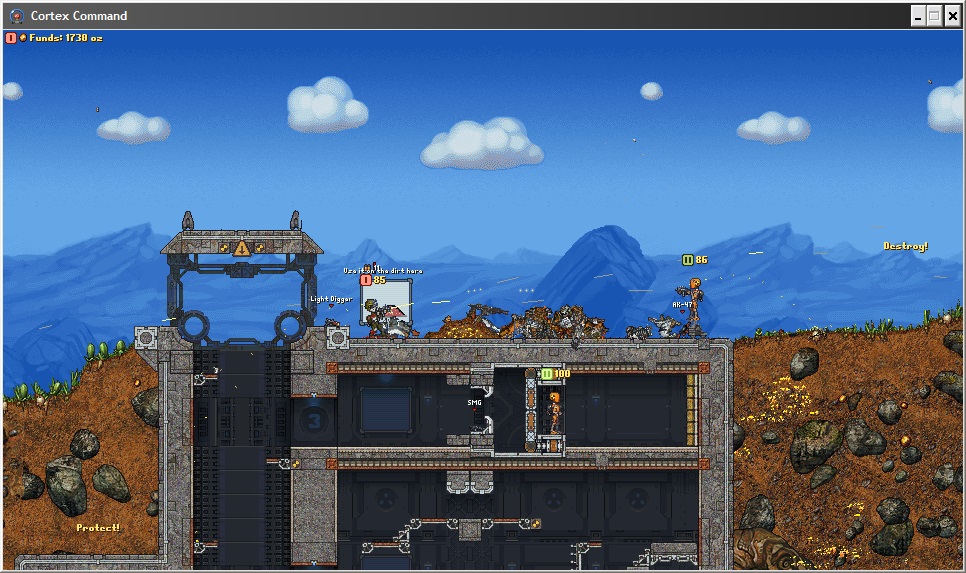This screenshot has height=573, width=966.
Task: Minimize the Cortex Command window
Action: pyautogui.click(x=917, y=16)
